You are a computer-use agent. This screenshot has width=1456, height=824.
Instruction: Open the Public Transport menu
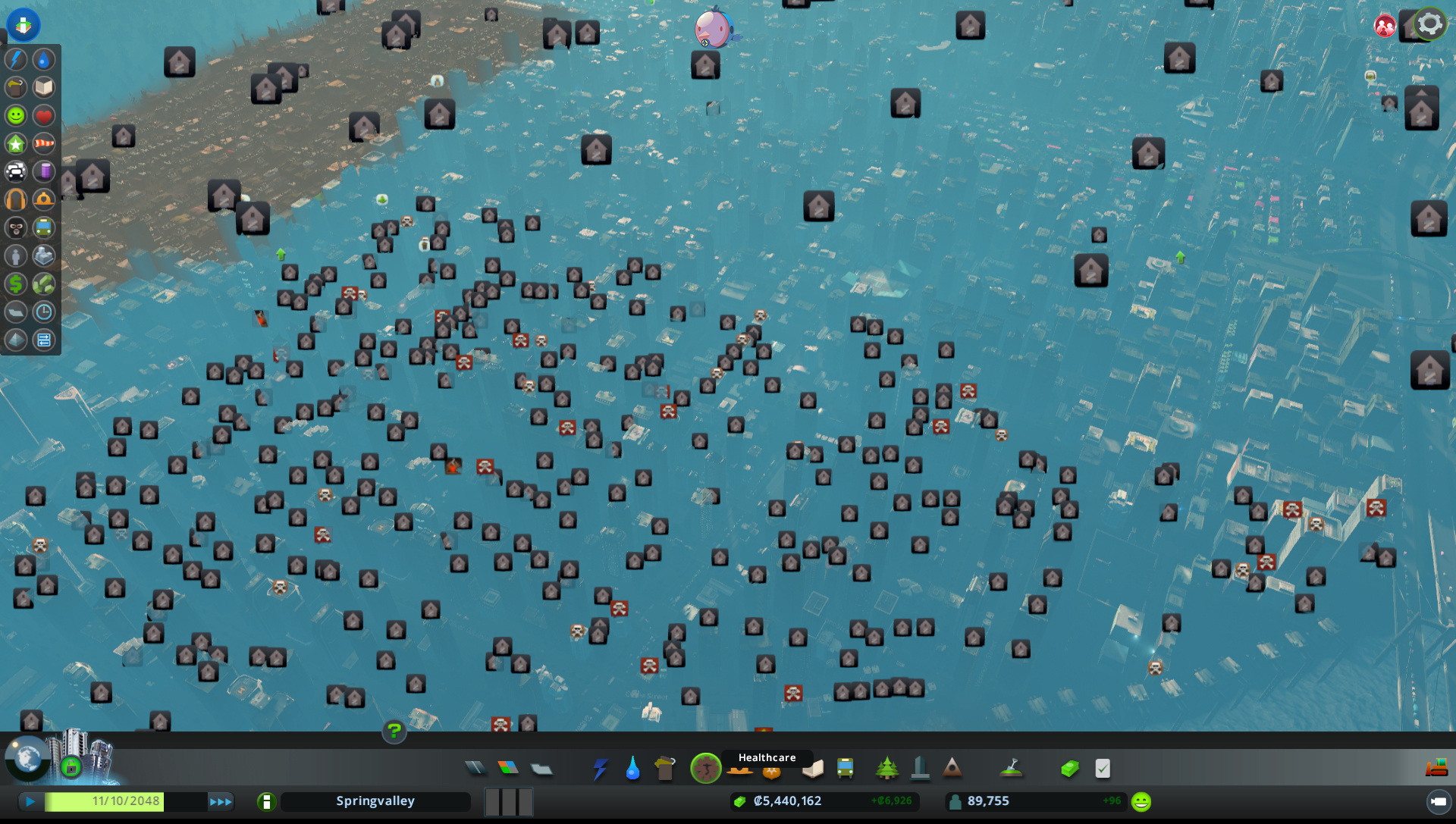tap(845, 768)
